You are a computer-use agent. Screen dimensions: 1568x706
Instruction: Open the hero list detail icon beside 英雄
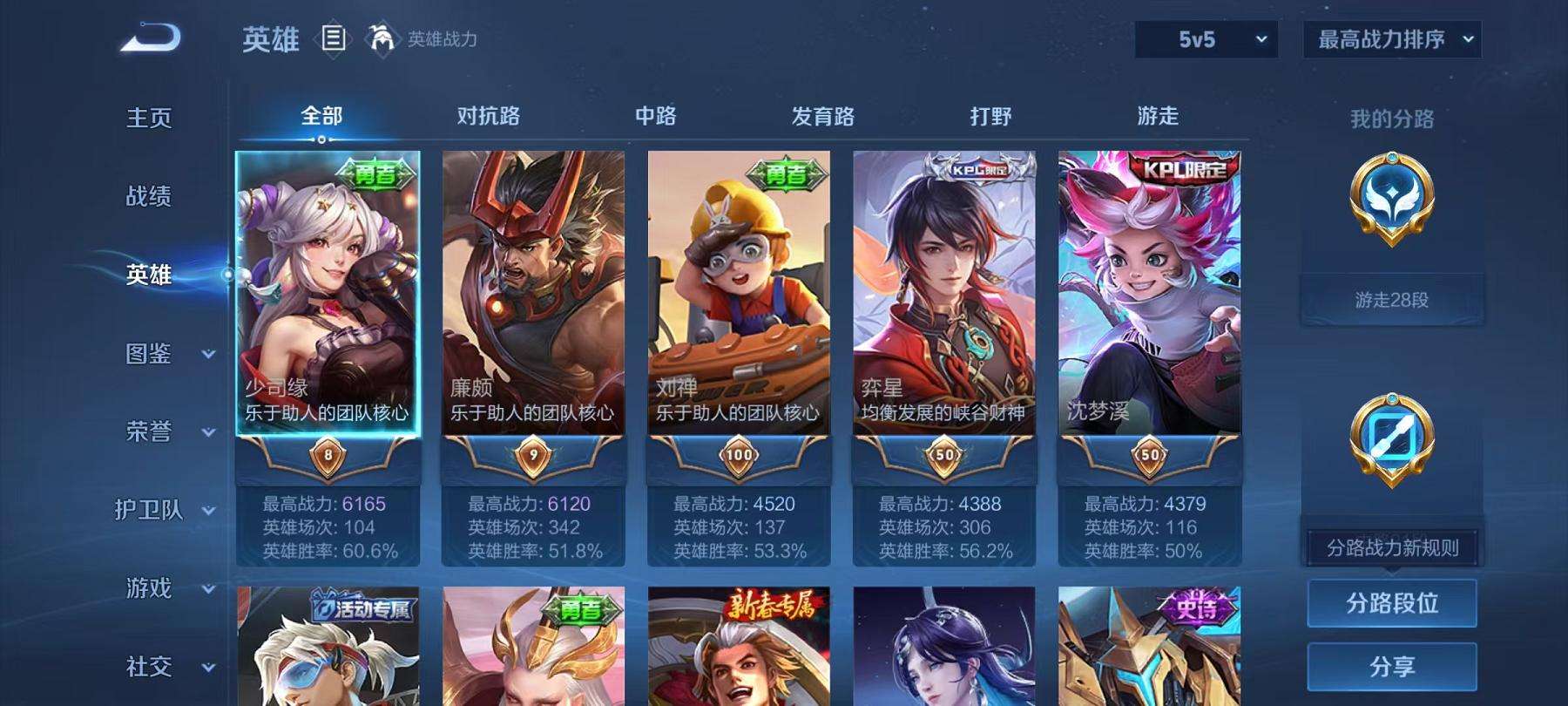[333, 36]
